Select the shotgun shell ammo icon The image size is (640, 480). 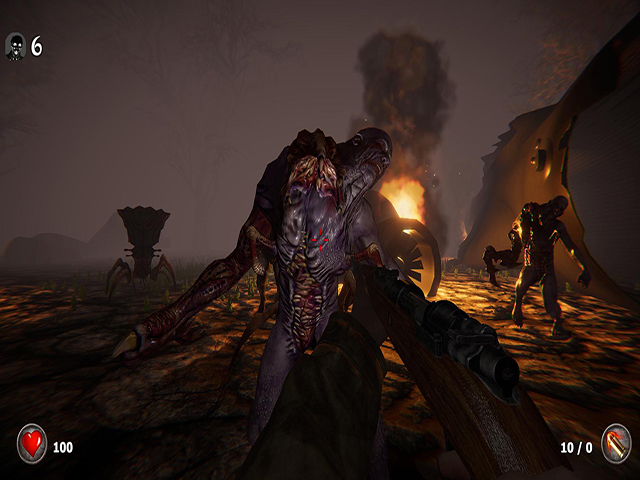(616, 443)
